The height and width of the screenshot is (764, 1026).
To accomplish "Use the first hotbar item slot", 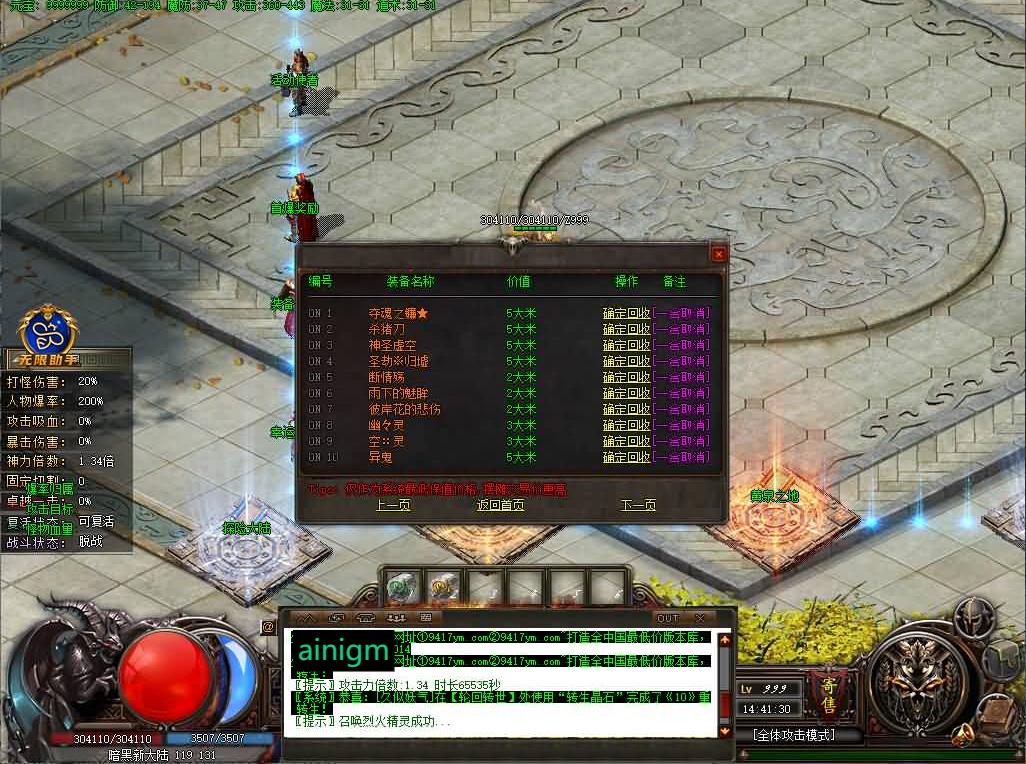I will [401, 587].
